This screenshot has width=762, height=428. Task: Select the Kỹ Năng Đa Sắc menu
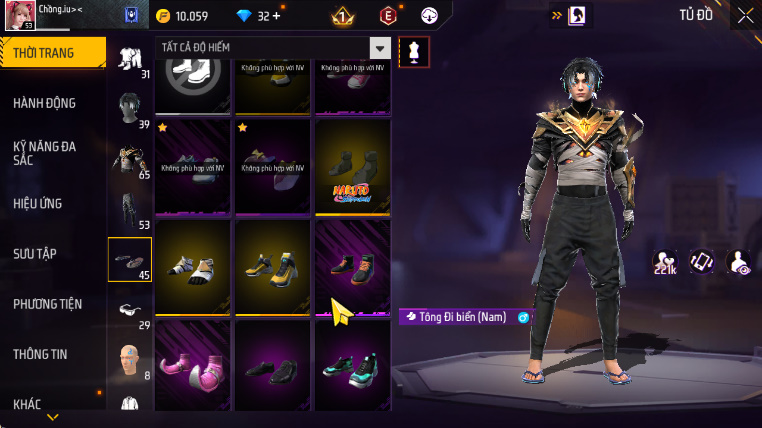(x=45, y=153)
